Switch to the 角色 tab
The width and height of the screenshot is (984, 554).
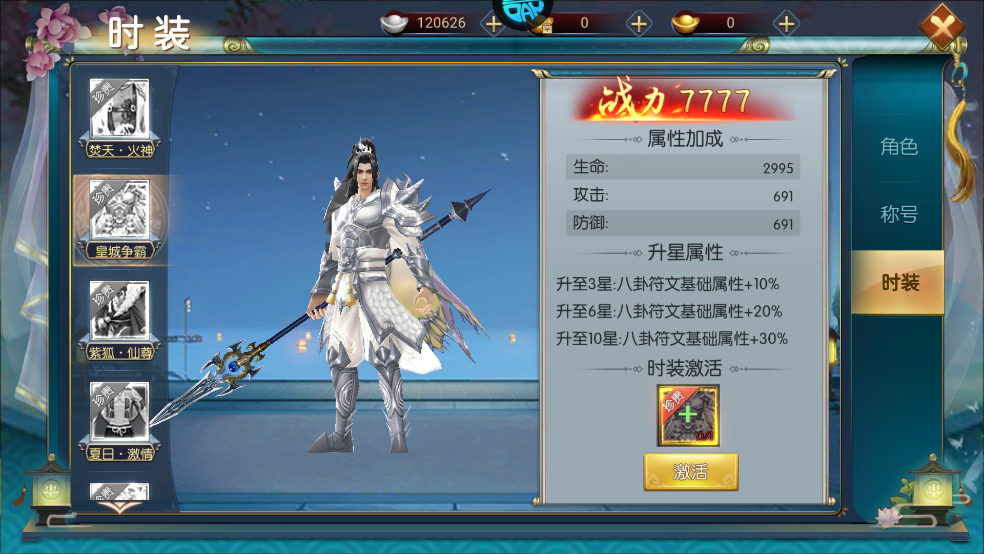[x=898, y=147]
